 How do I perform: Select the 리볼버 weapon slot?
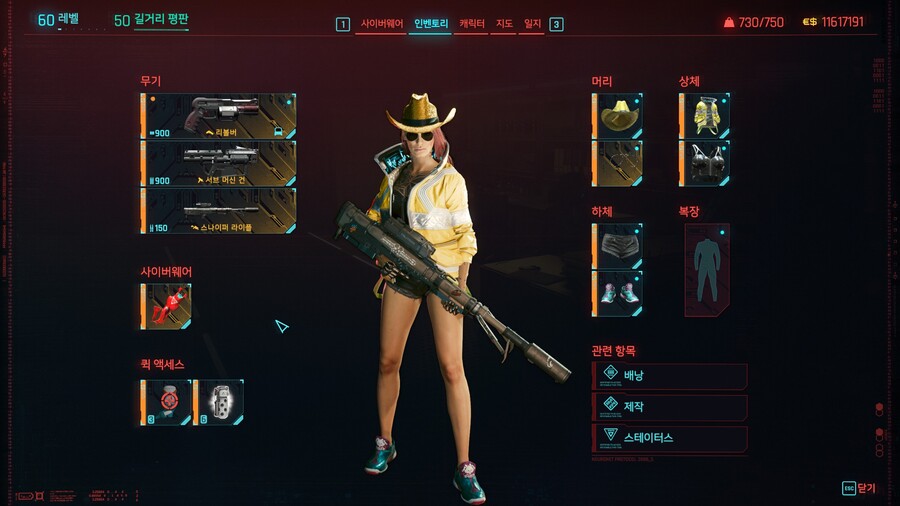pos(219,116)
